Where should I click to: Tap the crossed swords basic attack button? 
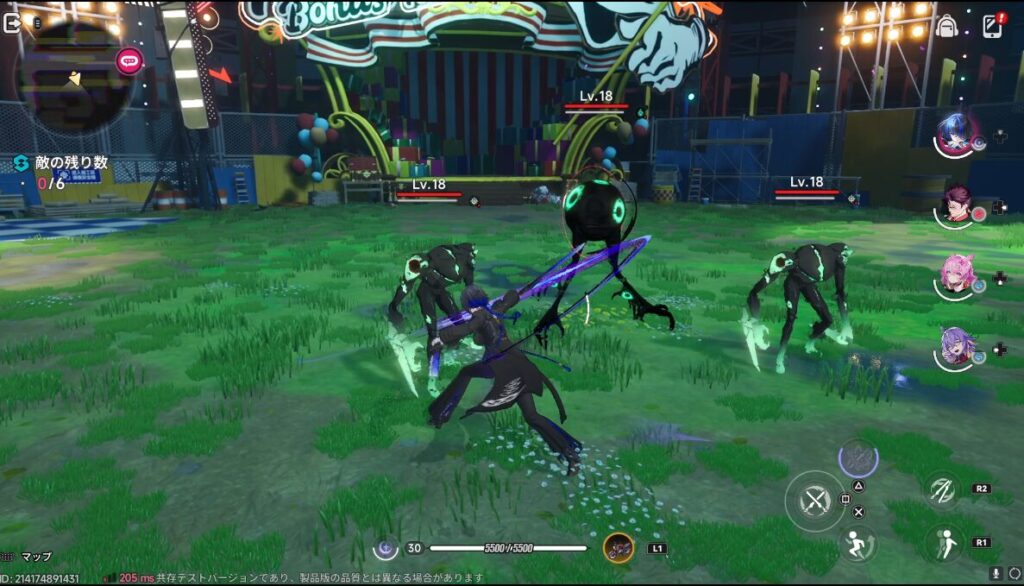815,500
